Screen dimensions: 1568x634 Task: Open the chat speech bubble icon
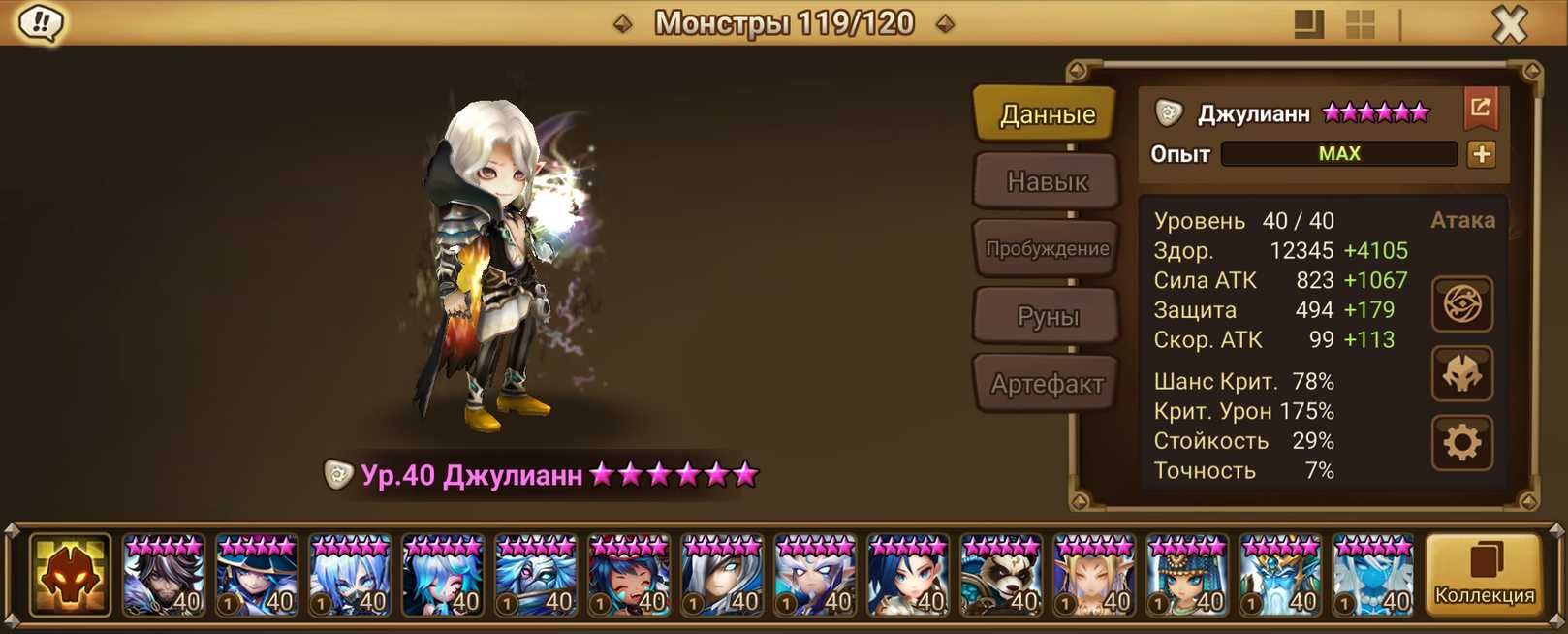41,23
